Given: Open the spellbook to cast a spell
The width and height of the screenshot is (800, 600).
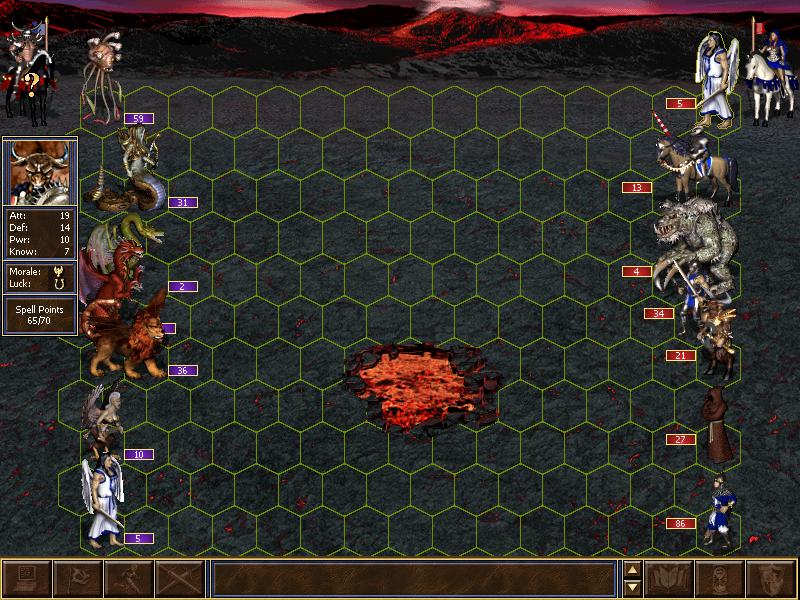Looking at the screenshot, I should (670, 579).
